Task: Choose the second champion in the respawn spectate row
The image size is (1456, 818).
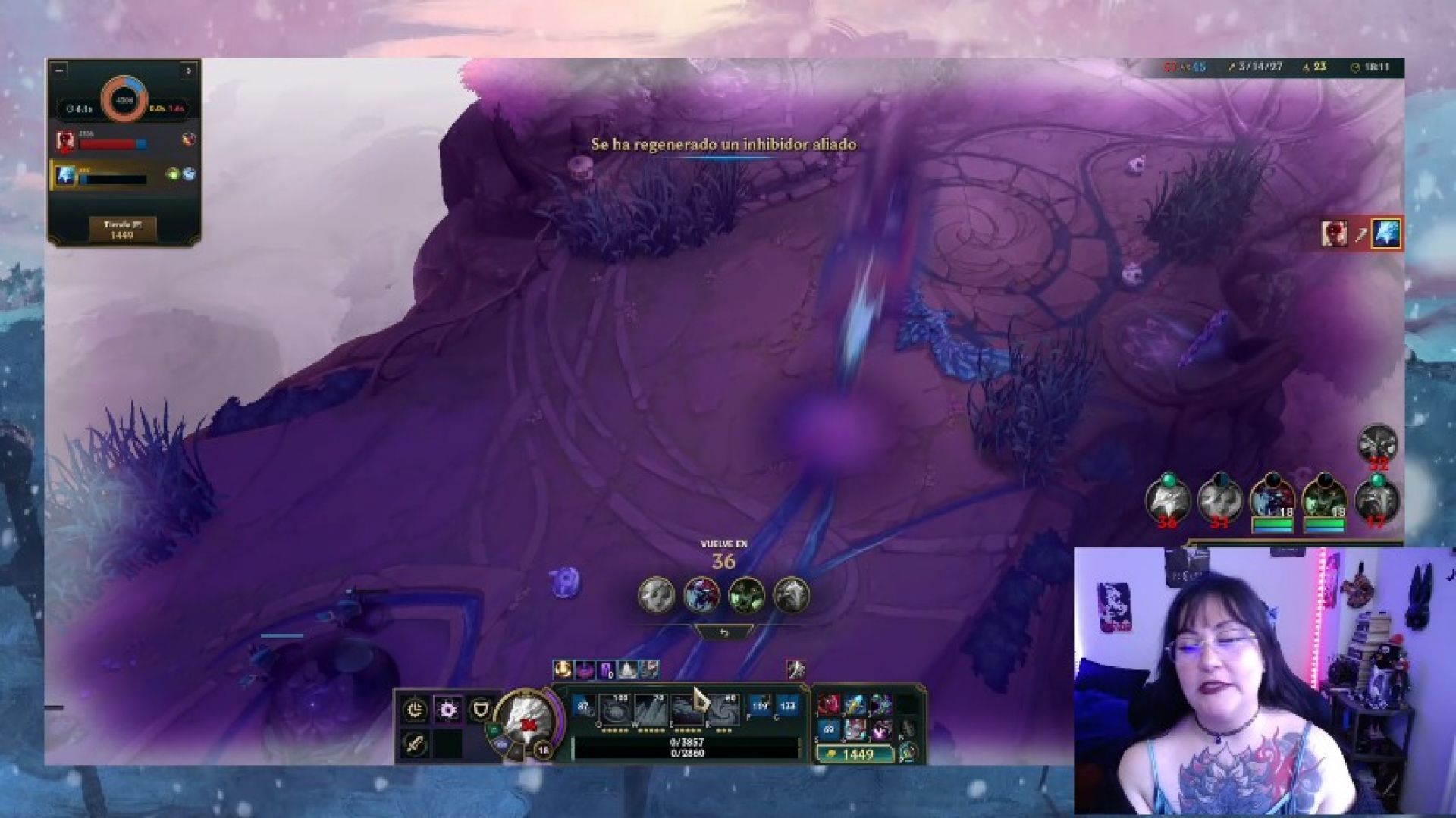Action: (701, 595)
